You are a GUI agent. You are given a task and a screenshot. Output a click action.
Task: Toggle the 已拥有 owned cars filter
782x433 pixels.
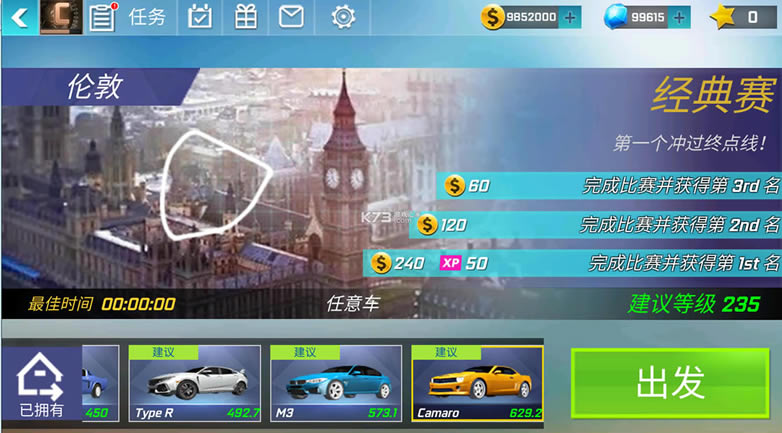click(x=41, y=385)
